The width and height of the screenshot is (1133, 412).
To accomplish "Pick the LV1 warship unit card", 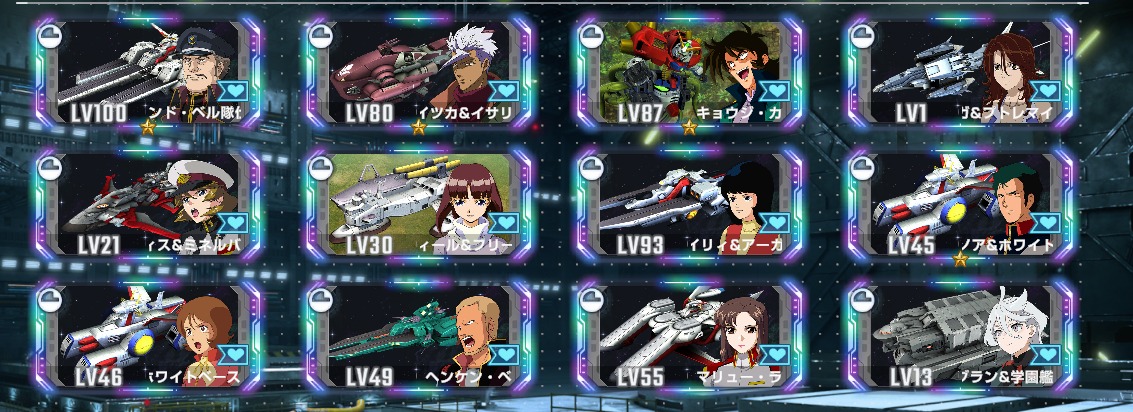I will (961, 70).
